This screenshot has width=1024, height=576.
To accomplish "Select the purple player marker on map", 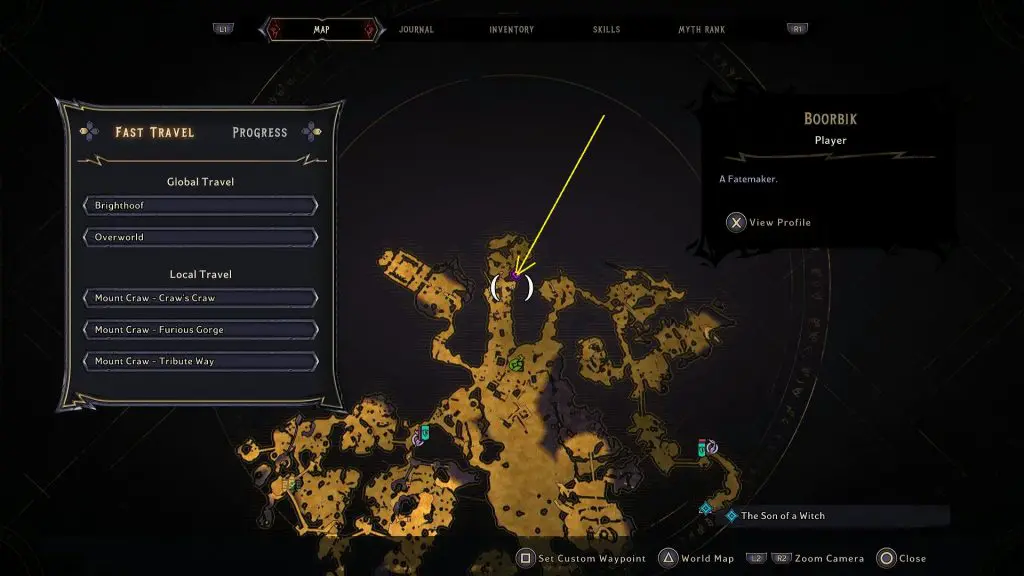I will (514, 275).
